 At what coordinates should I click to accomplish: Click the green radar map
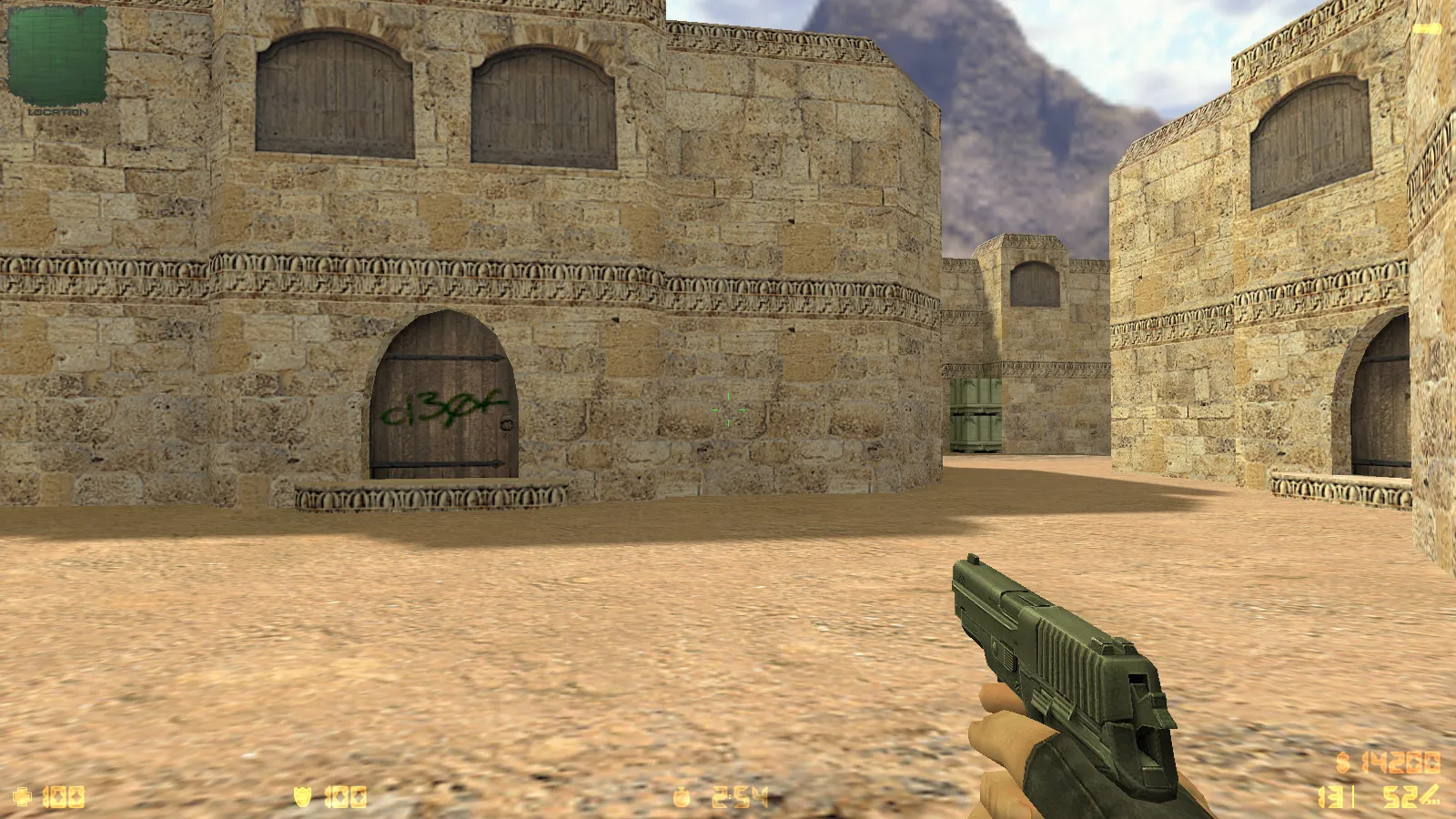click(x=55, y=55)
